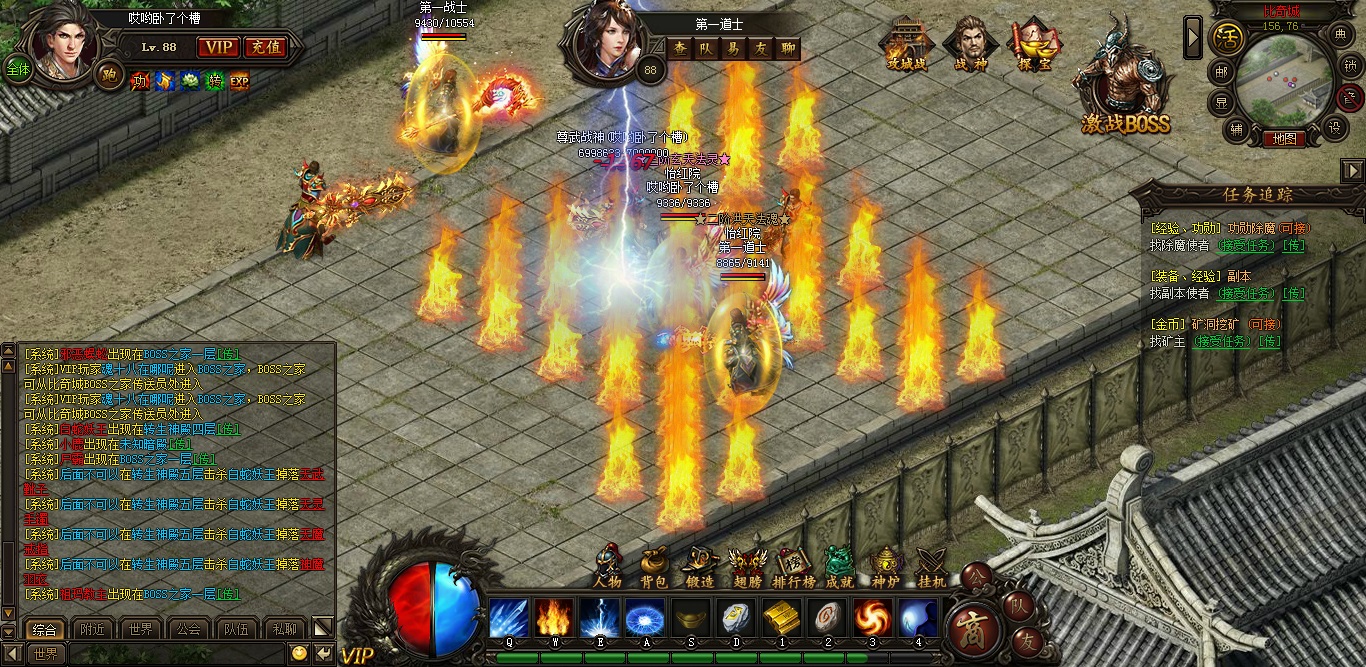This screenshot has width=1366, height=667.
Task: Open the 邮 mail button by minimap
Action: click(1221, 71)
